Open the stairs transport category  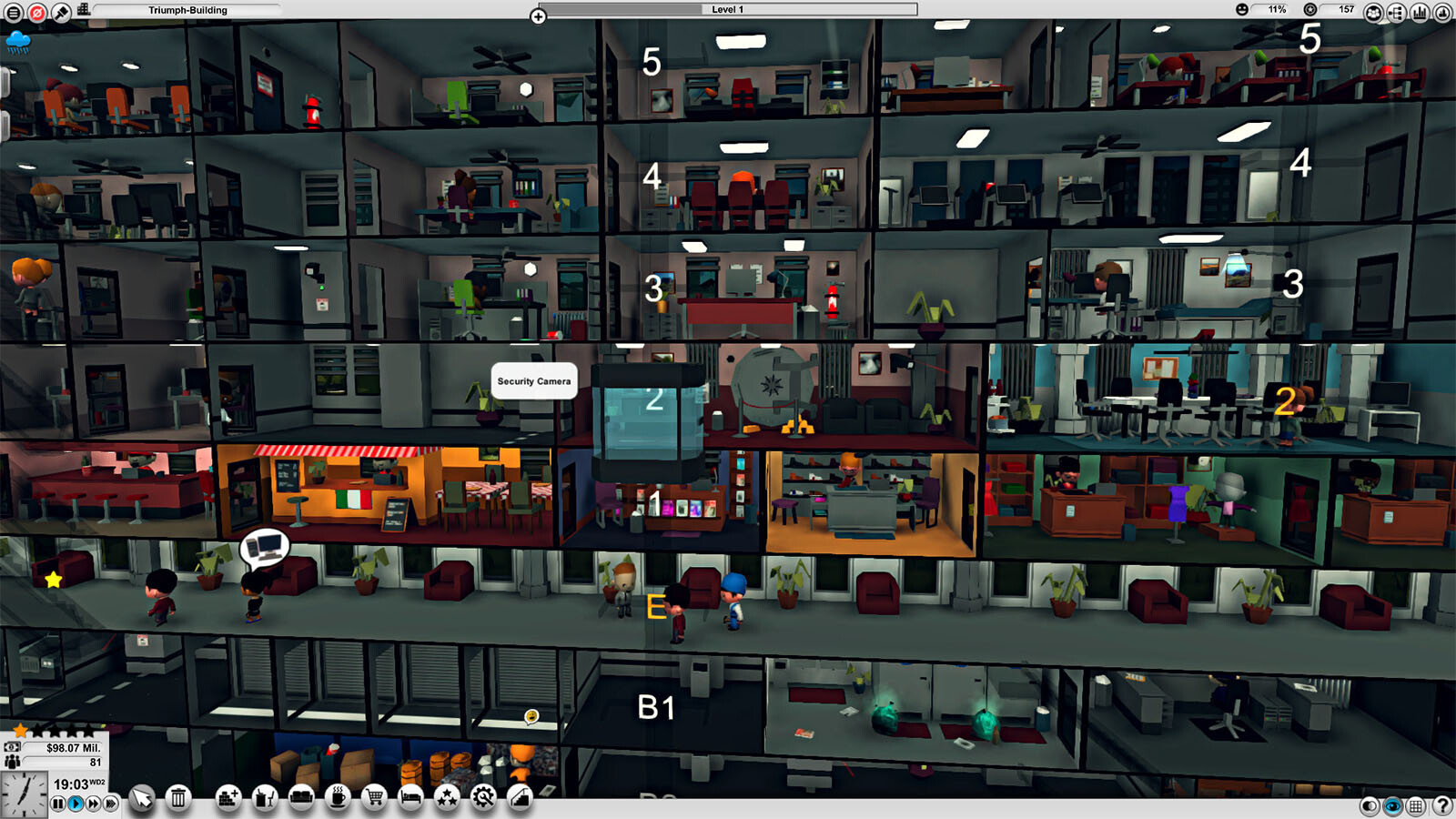click(520, 798)
